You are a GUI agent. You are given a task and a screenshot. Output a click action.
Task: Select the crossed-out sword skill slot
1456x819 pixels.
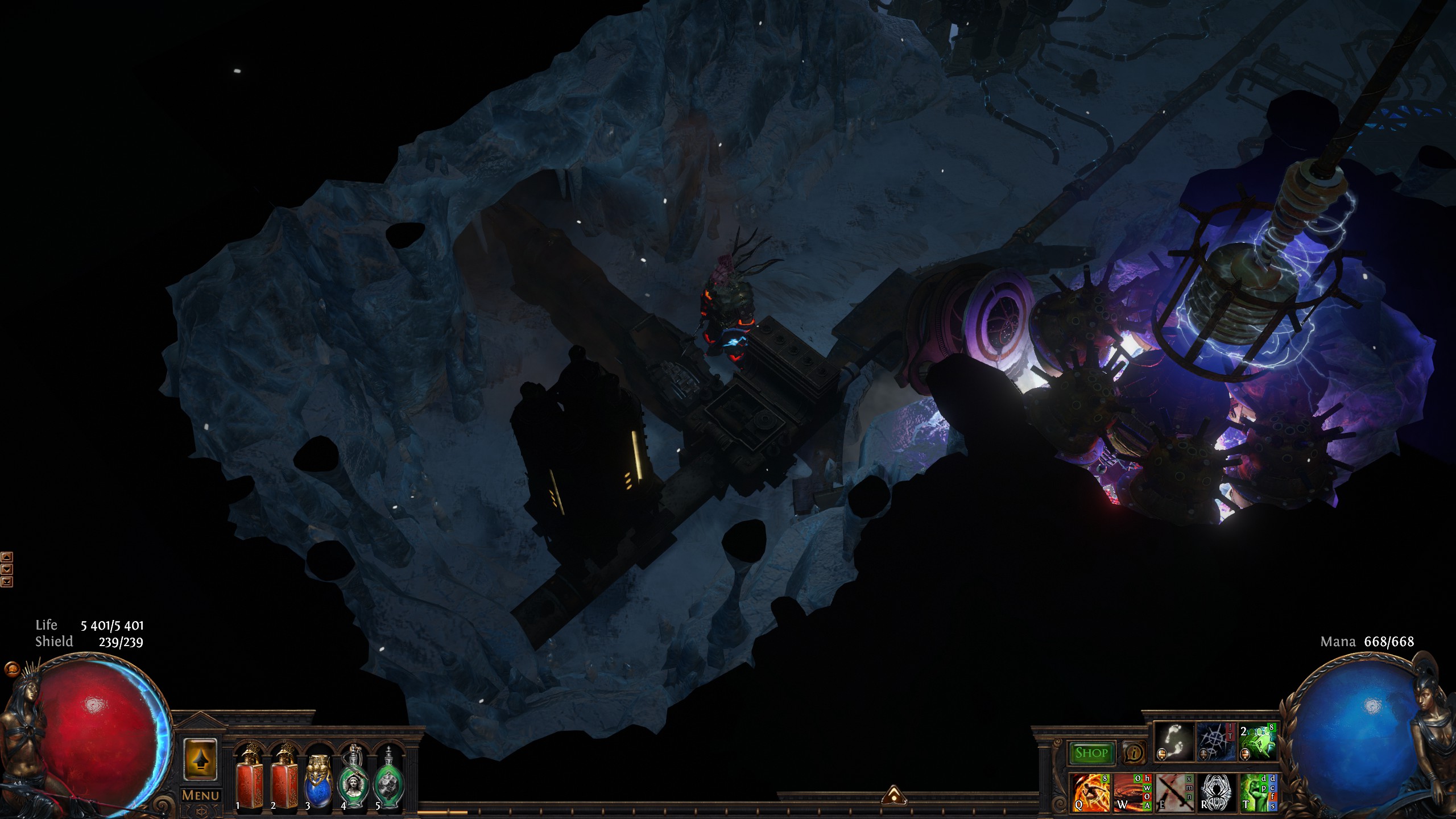click(1174, 792)
